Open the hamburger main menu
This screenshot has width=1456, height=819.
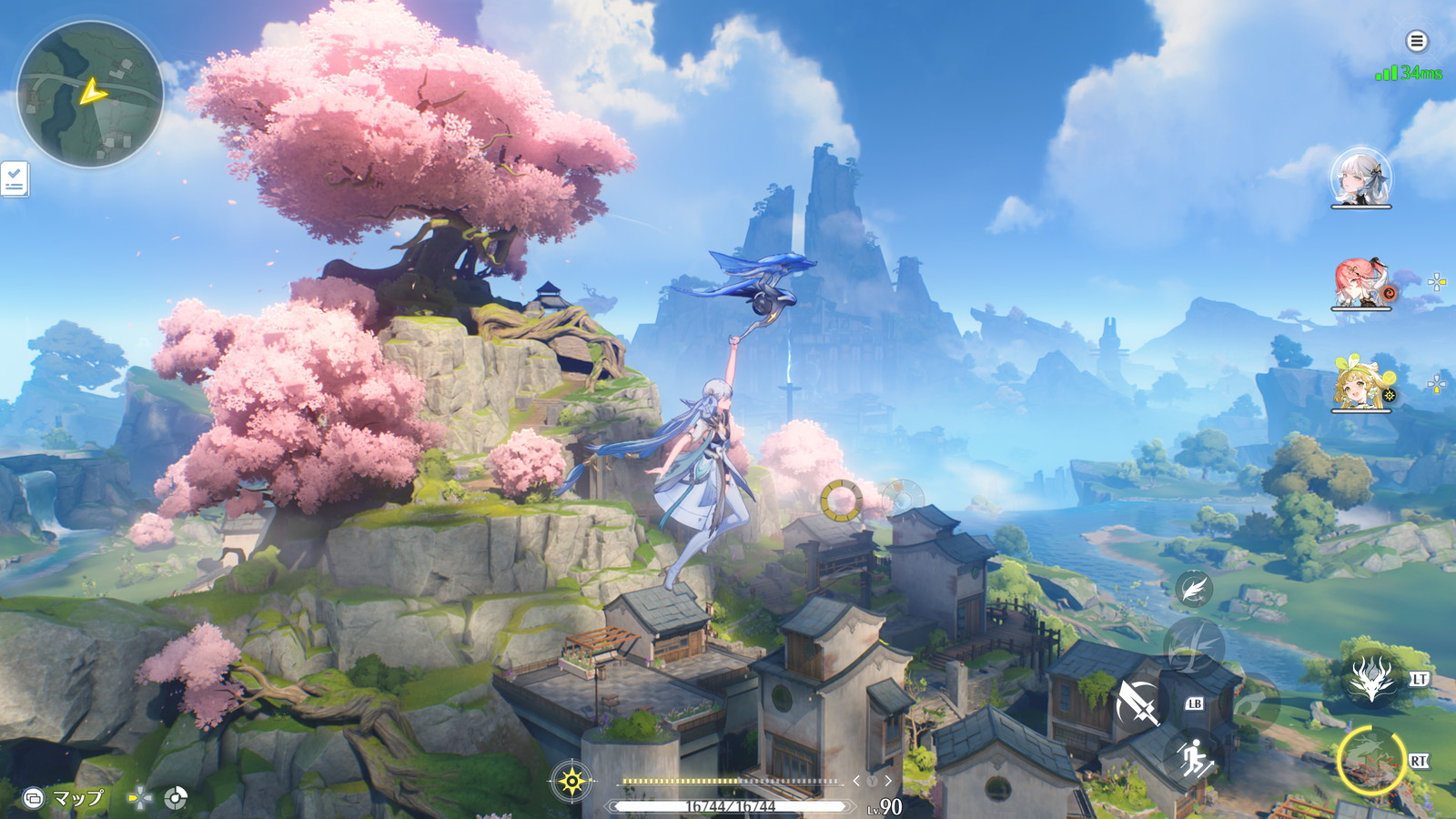tap(1416, 41)
